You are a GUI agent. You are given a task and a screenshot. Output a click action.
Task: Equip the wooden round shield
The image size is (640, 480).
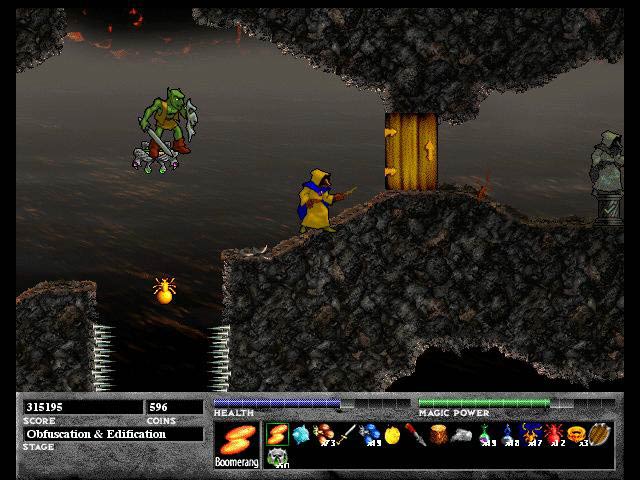pos(598,436)
